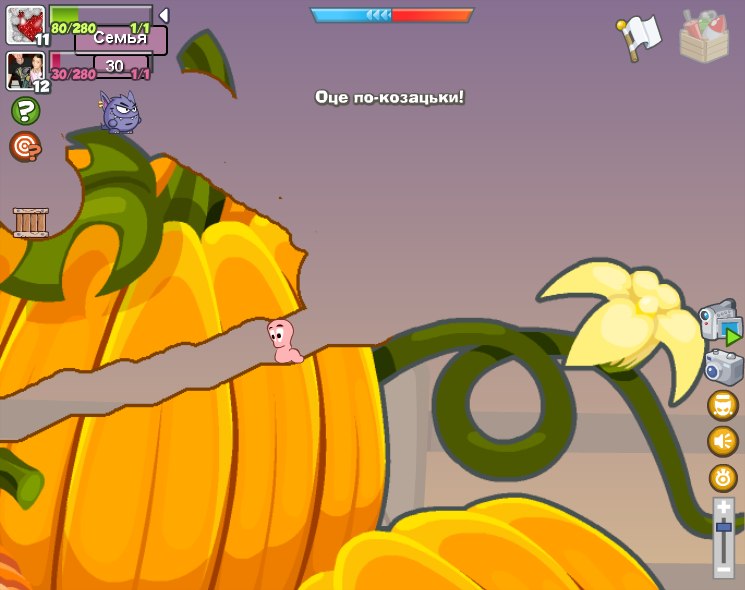Viewport: 745px width, 590px height.
Task: Open the weapons crate inventory
Action: point(704,36)
